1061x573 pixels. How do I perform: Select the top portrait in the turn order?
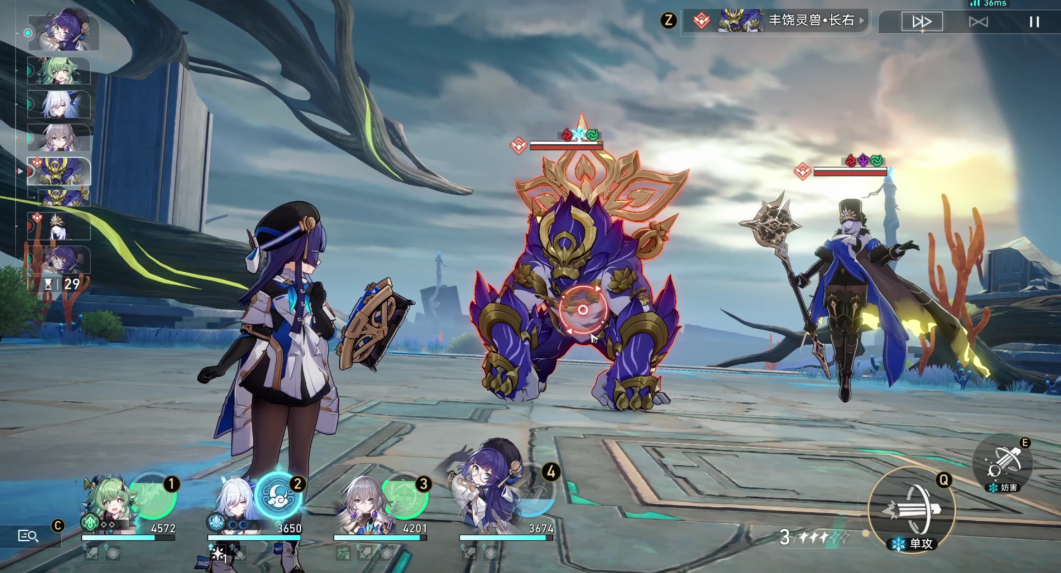pyautogui.click(x=64, y=33)
